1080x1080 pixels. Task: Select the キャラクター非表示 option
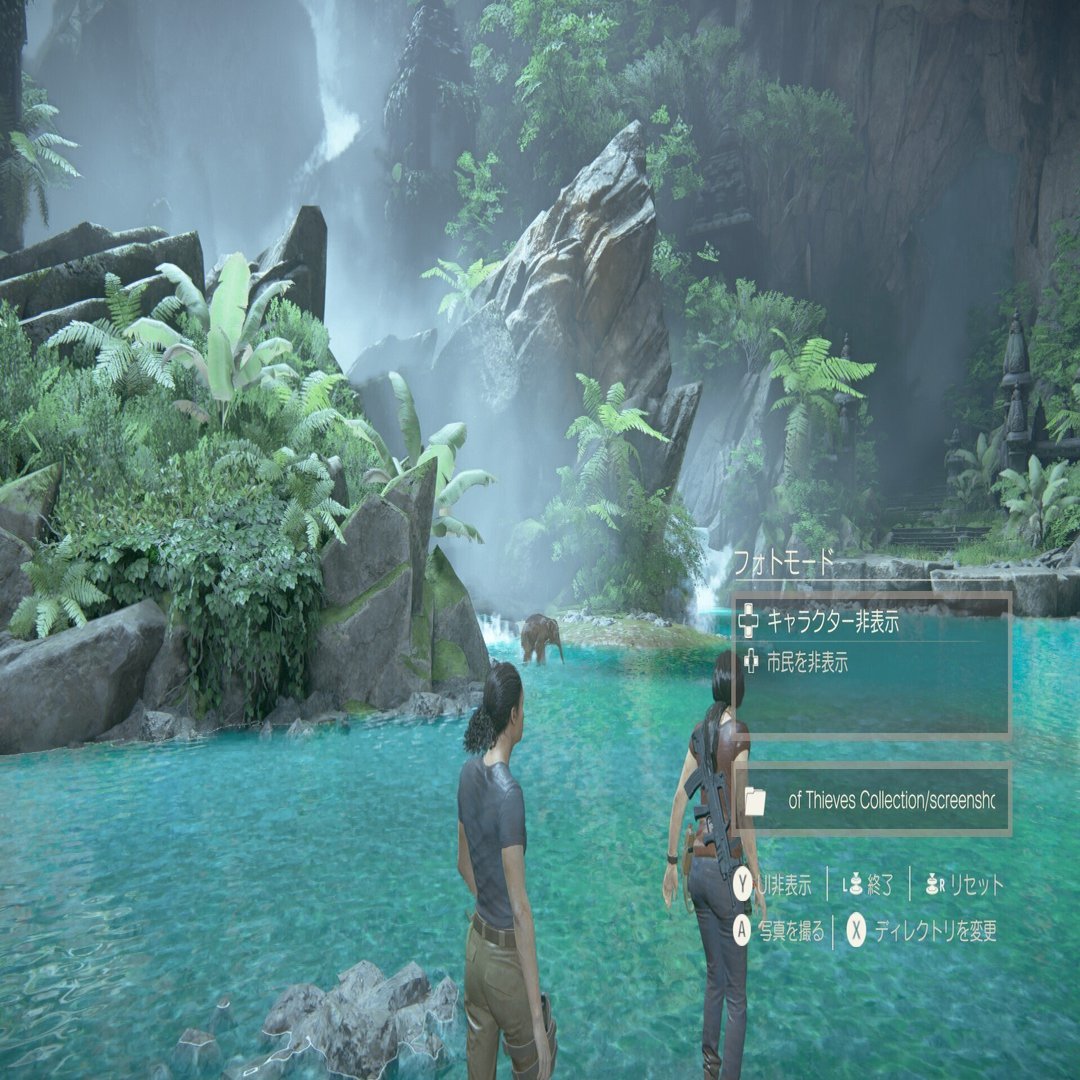833,623
